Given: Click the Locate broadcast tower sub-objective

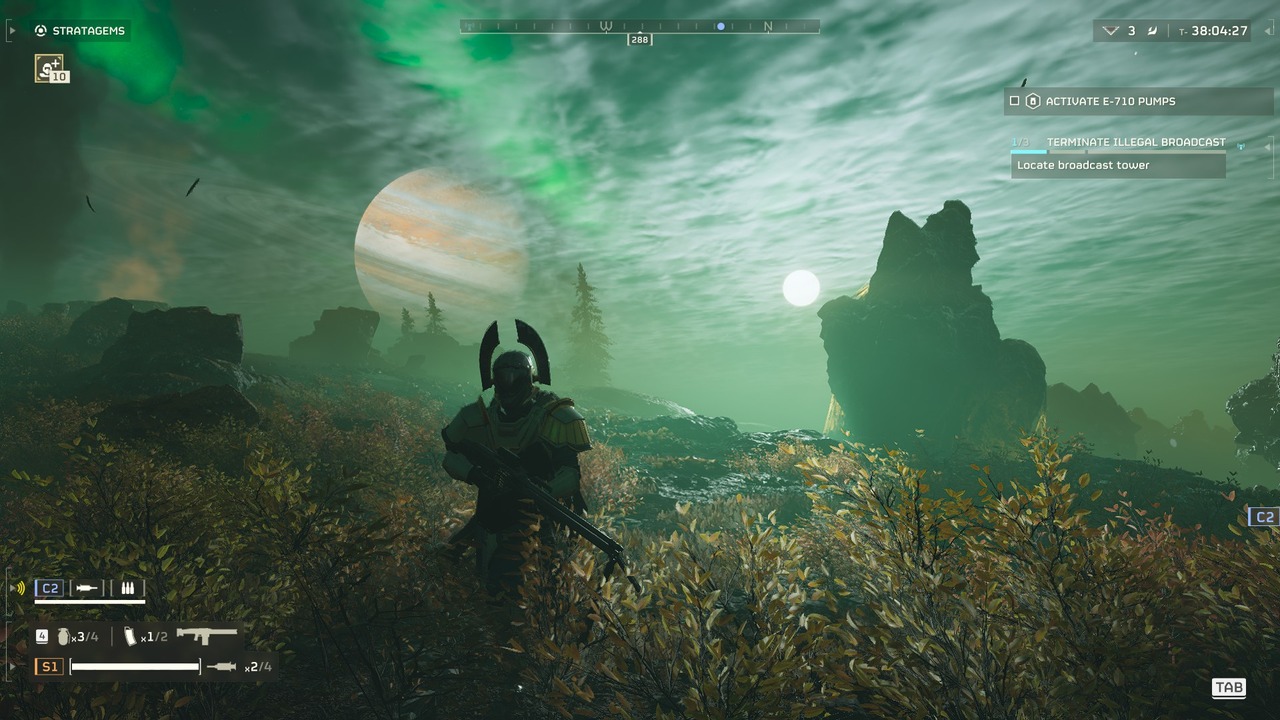Looking at the screenshot, I should click(1117, 165).
